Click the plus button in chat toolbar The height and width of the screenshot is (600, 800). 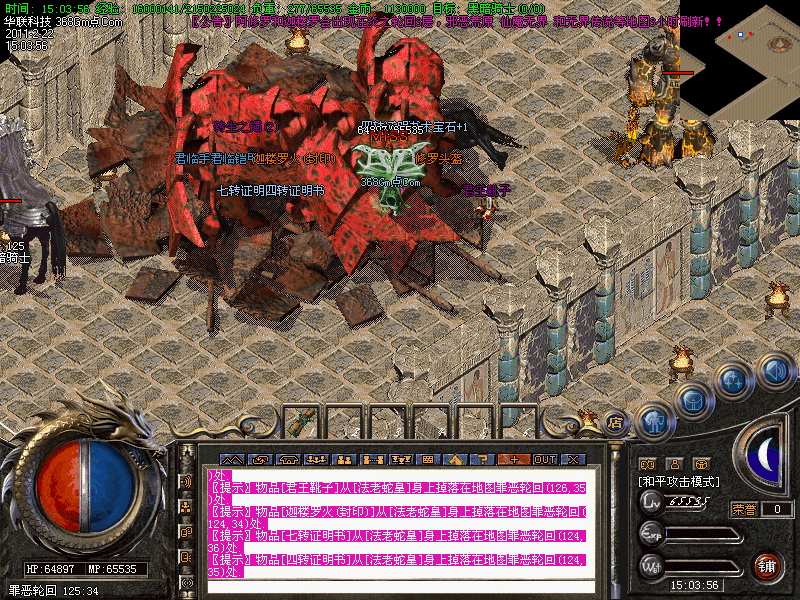point(515,459)
